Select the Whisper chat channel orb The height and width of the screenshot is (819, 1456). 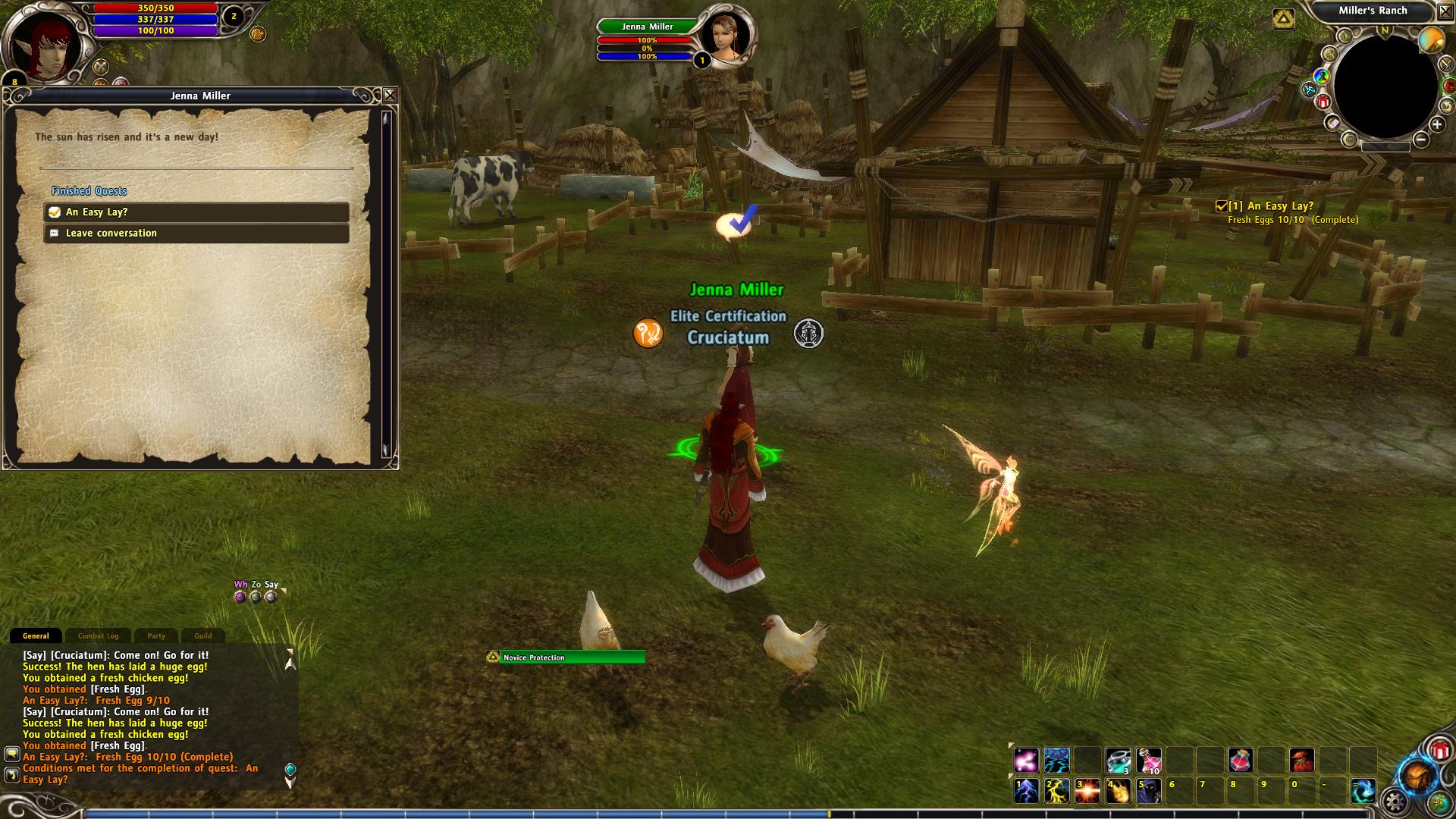click(240, 597)
